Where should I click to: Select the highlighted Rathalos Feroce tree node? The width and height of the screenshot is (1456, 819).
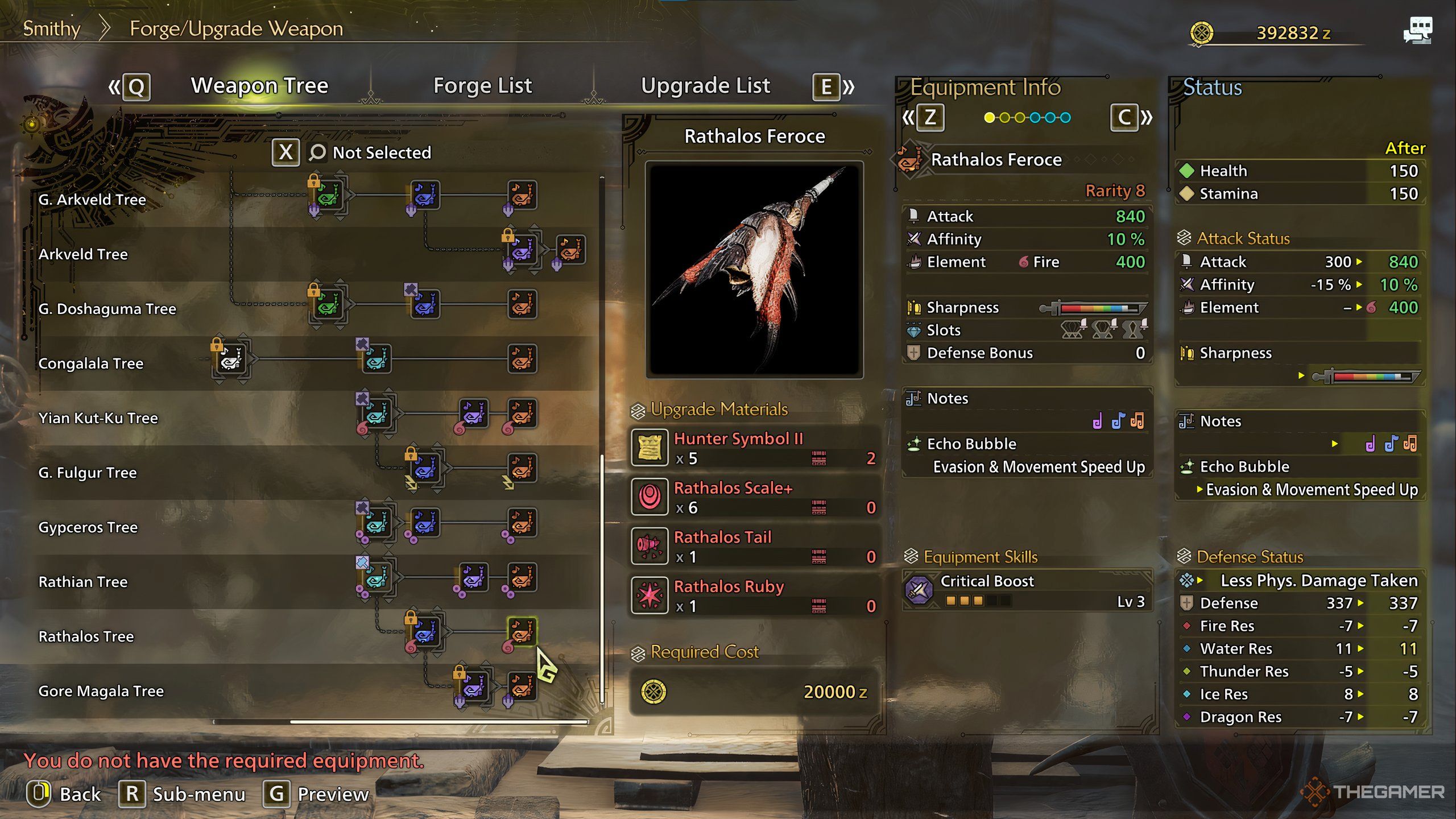point(522,631)
